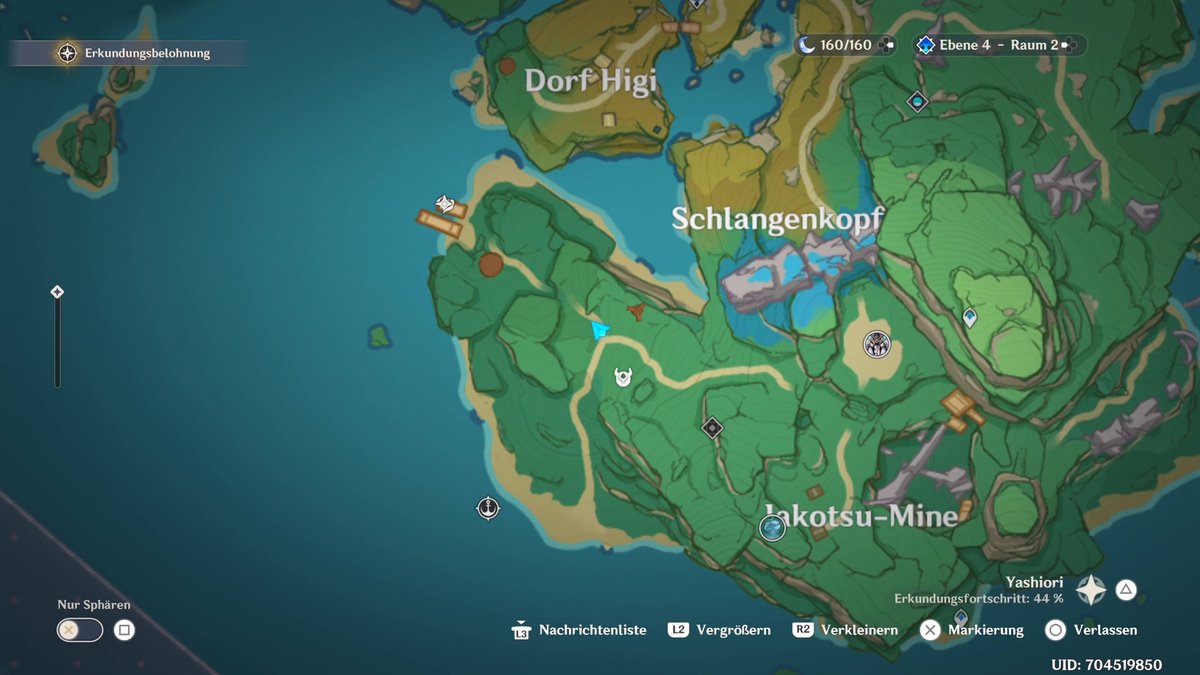The image size is (1200, 675).
Task: Open the Yashiori region star selector
Action: coord(1090,590)
